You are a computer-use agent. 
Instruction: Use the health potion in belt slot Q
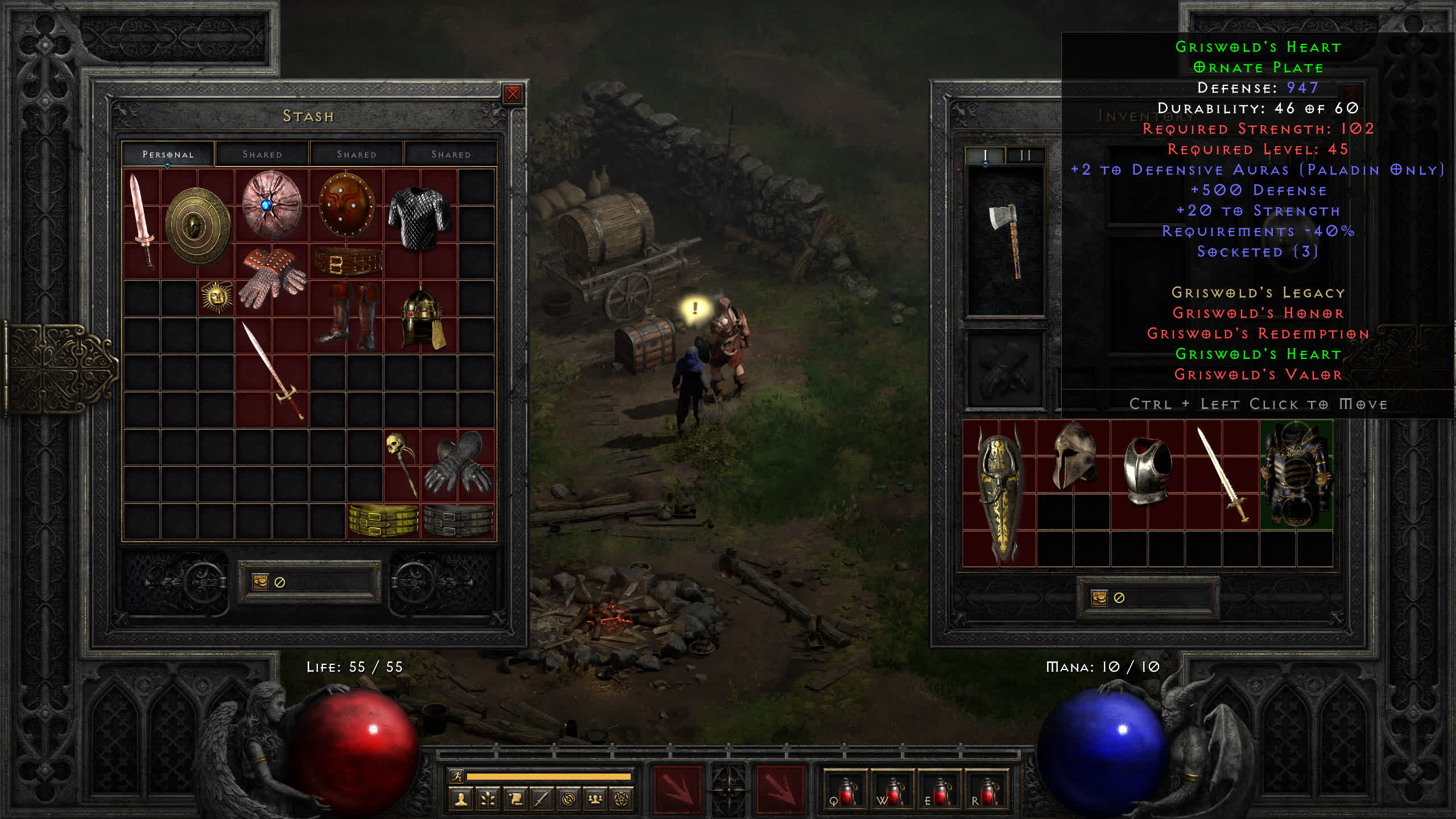[846, 791]
